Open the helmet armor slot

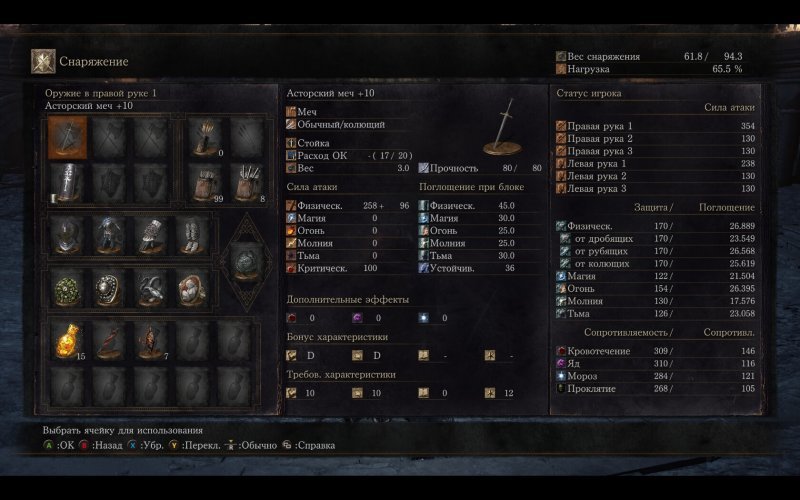(68, 235)
